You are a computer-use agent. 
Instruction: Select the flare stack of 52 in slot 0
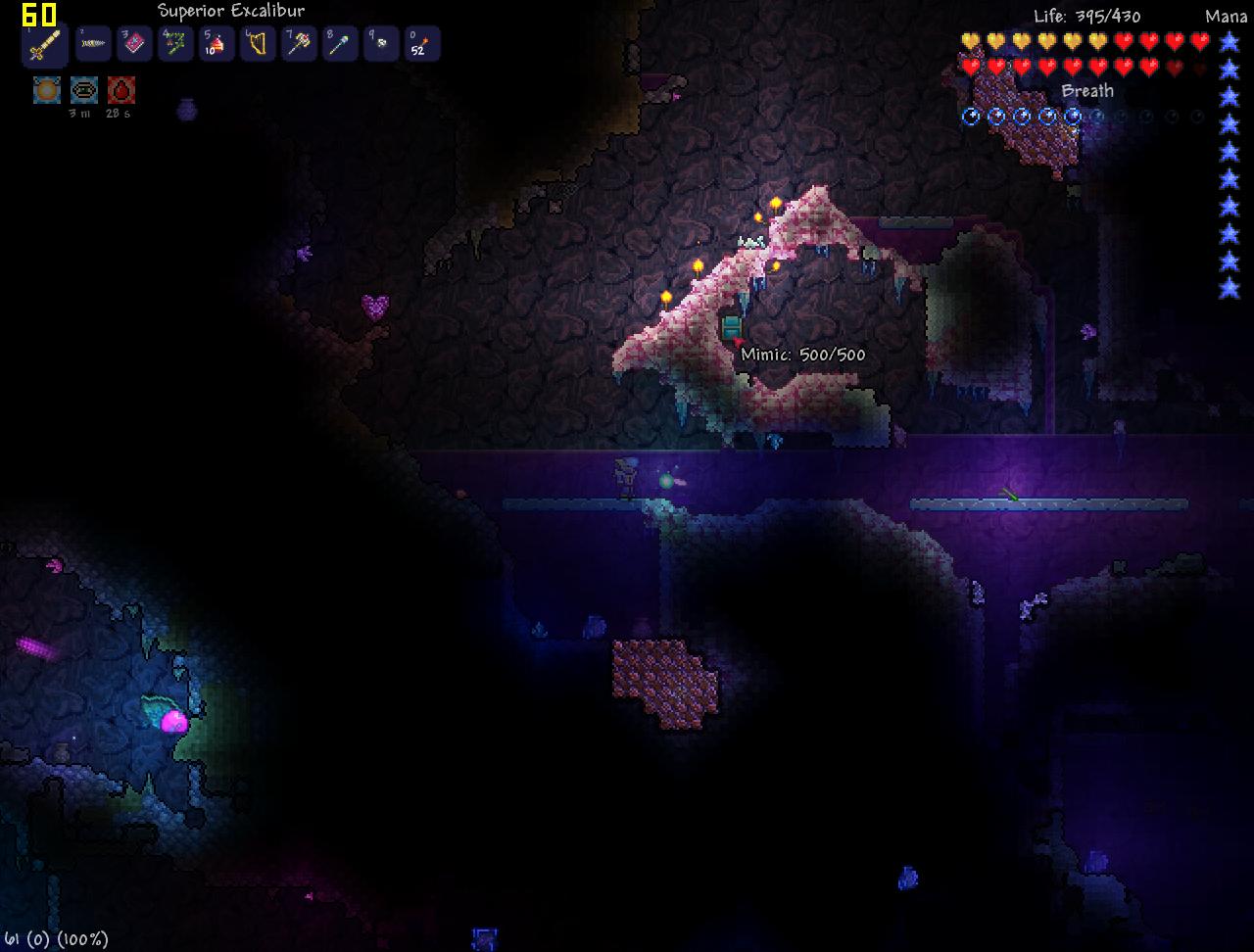[422, 43]
